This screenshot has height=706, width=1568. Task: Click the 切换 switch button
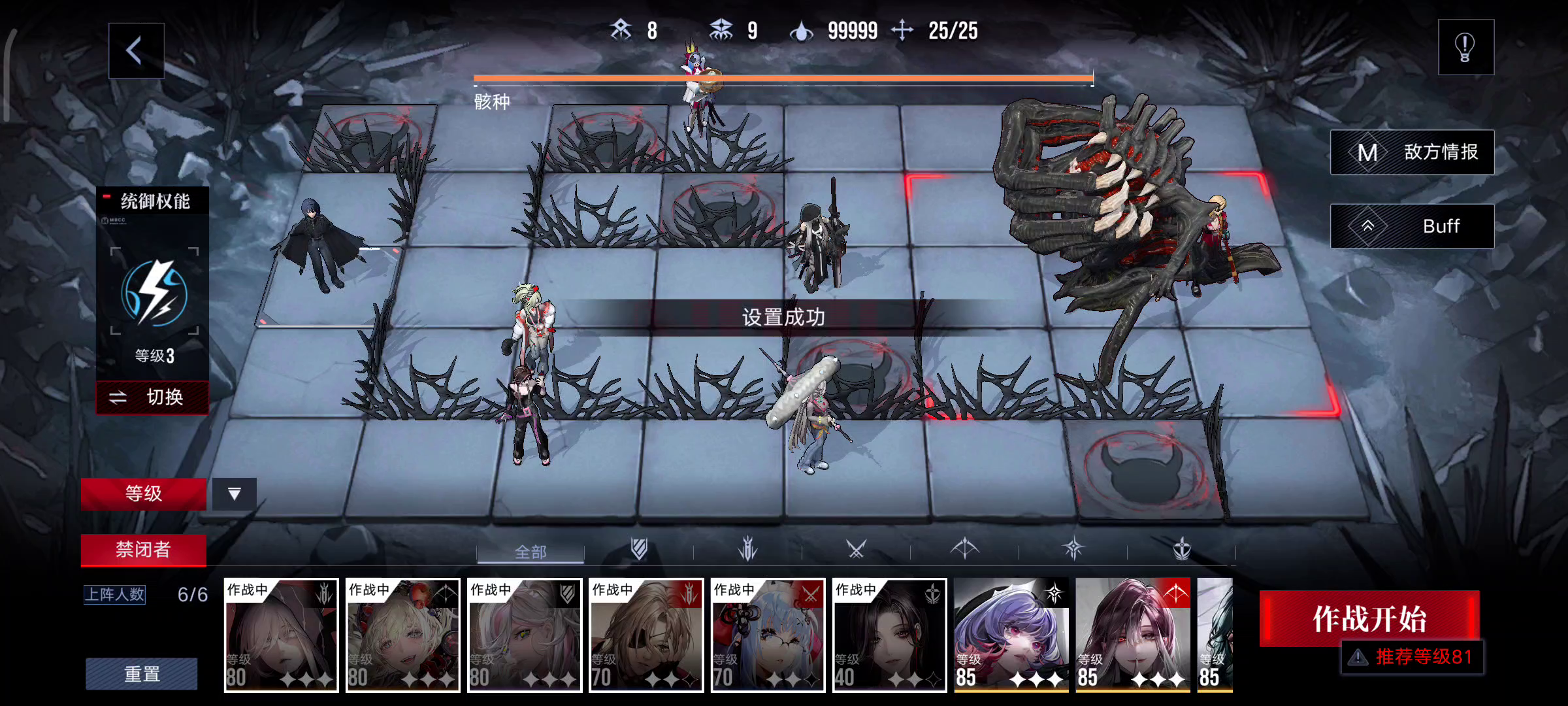click(x=152, y=397)
